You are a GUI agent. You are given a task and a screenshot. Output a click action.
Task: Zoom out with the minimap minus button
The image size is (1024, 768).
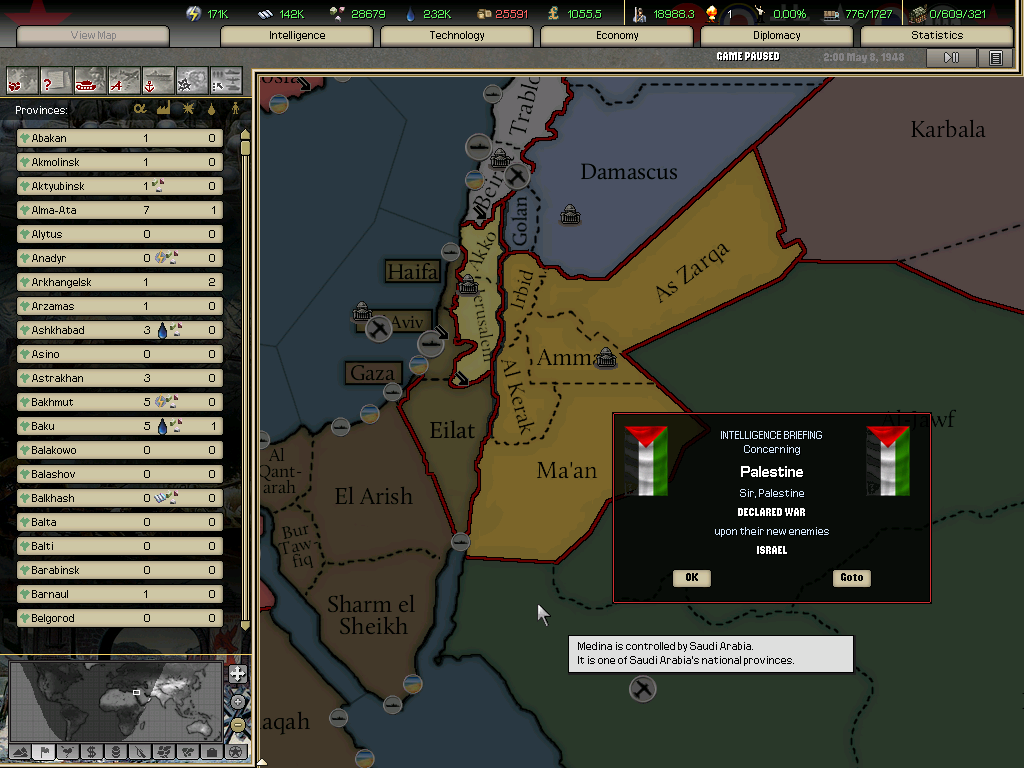pyautogui.click(x=237, y=724)
